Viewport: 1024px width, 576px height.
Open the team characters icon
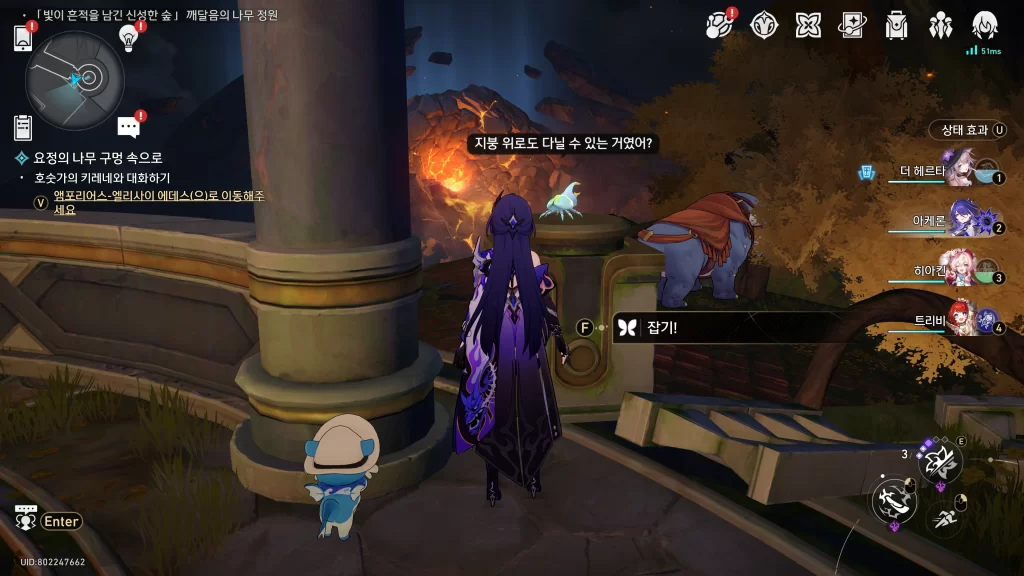940,25
